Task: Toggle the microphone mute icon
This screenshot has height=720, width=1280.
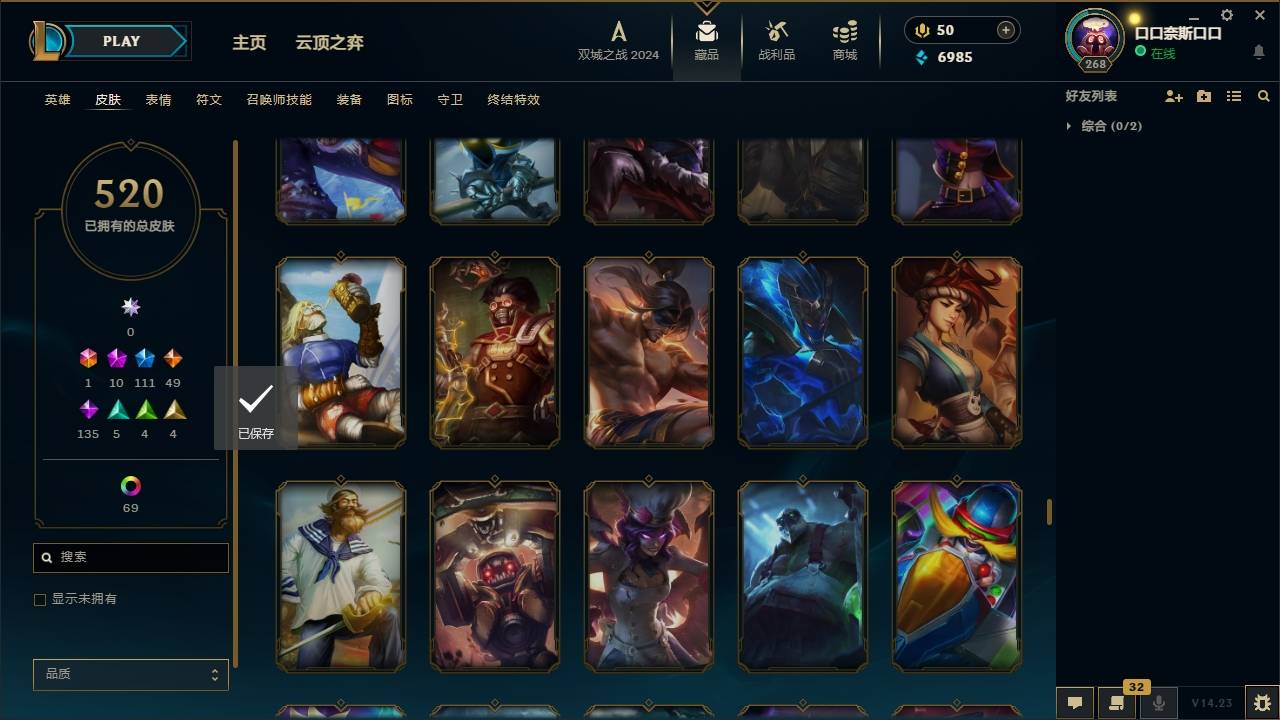Action: click(x=1160, y=703)
